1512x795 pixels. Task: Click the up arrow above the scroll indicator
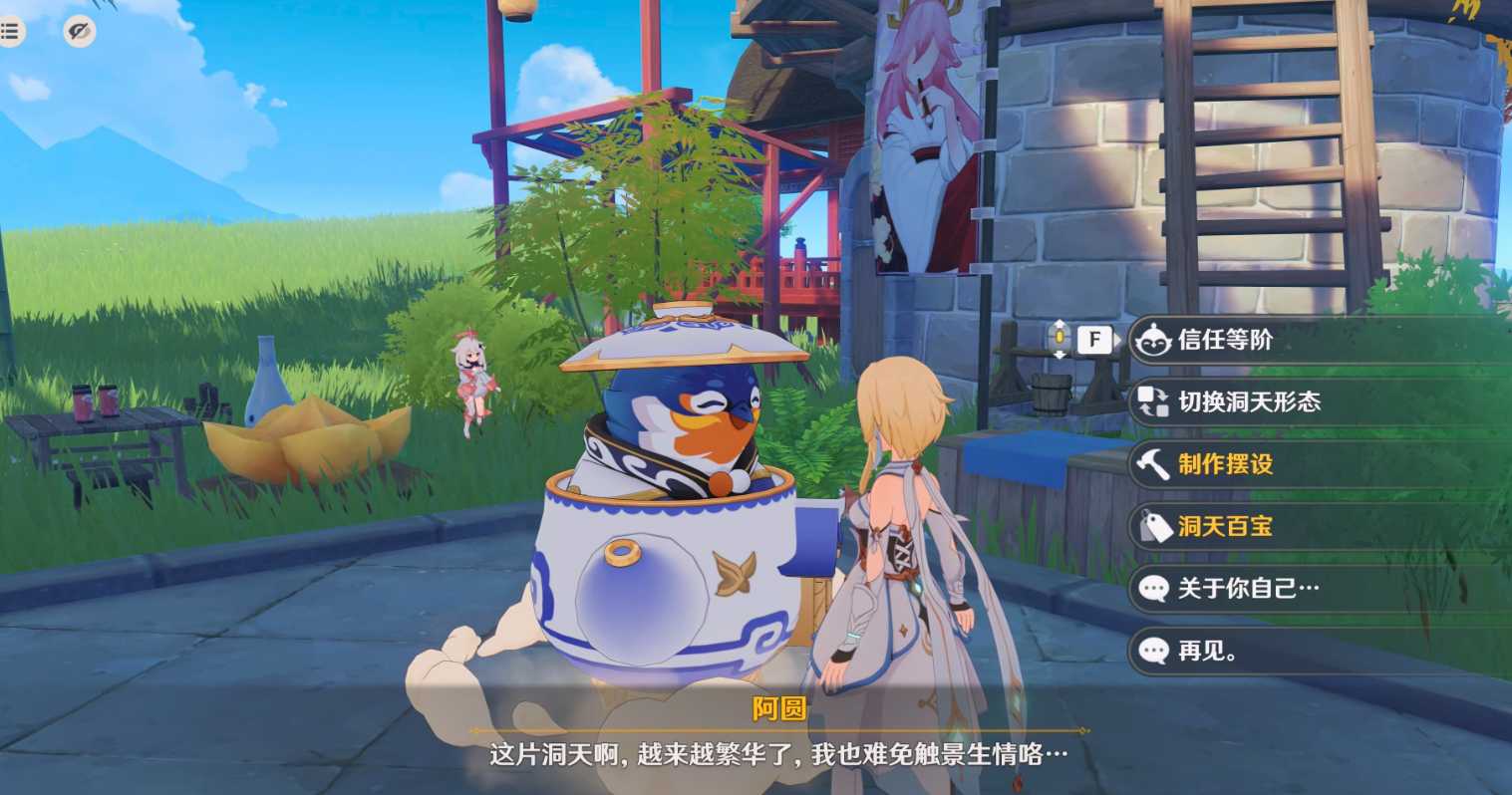(1058, 324)
